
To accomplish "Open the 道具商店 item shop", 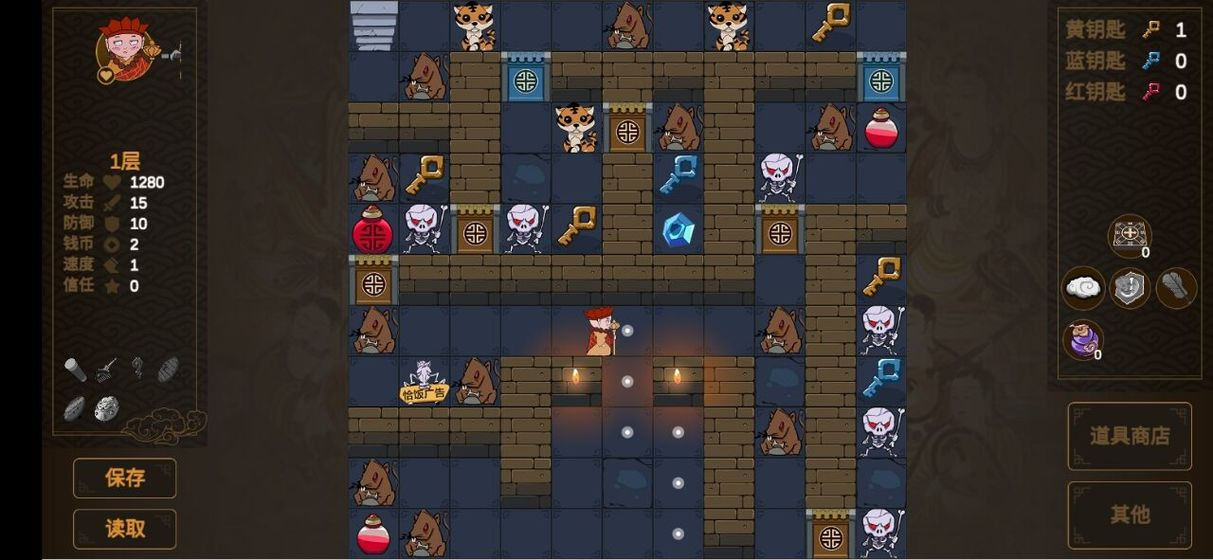I will pyautogui.click(x=1129, y=436).
